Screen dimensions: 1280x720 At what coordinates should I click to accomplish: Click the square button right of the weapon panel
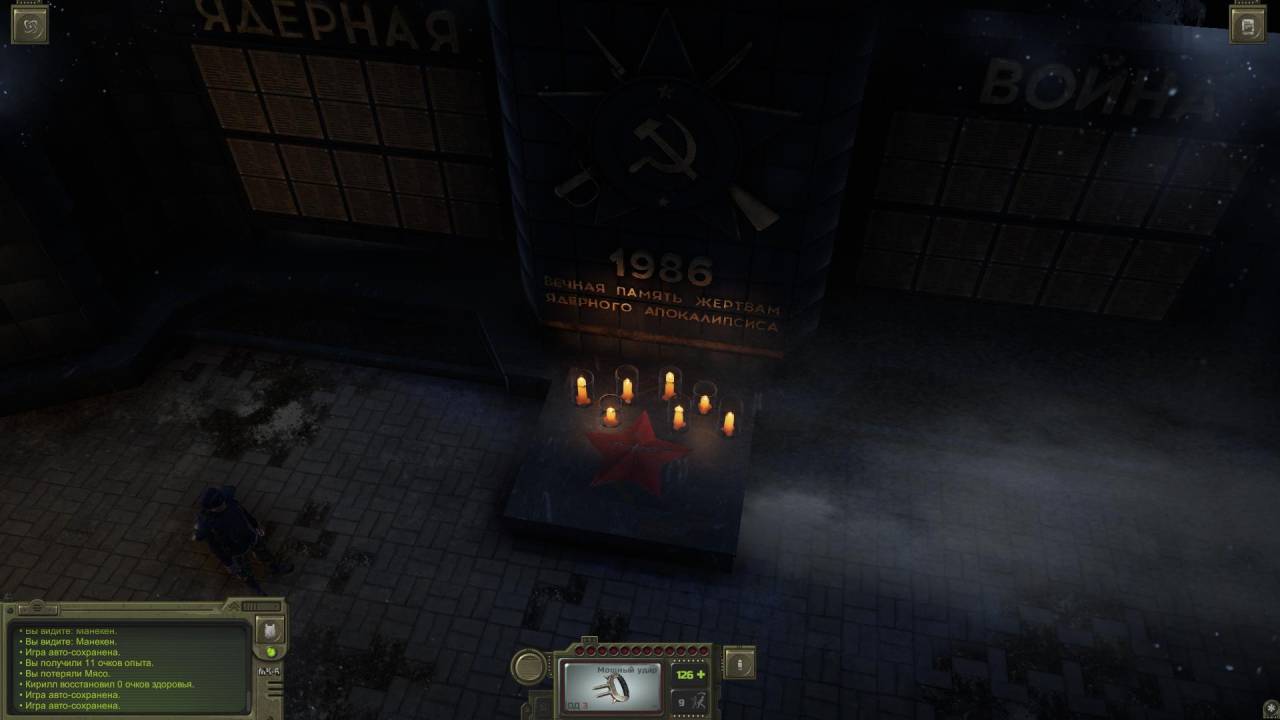click(739, 663)
